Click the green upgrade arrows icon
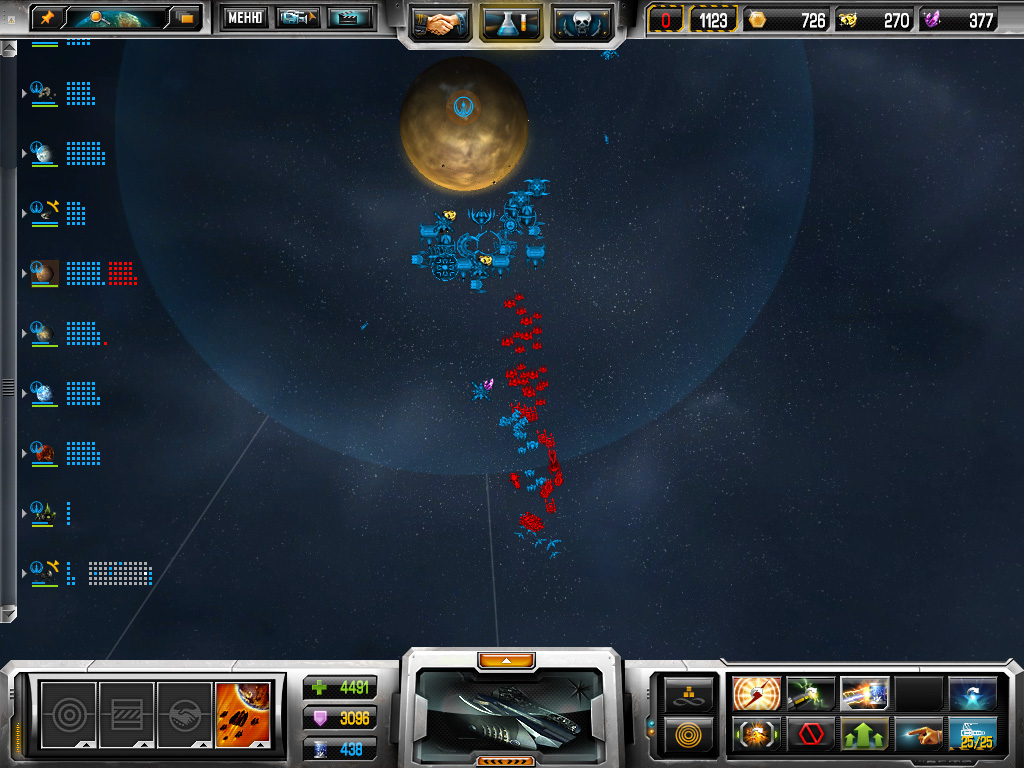This screenshot has height=768, width=1024. [x=864, y=735]
